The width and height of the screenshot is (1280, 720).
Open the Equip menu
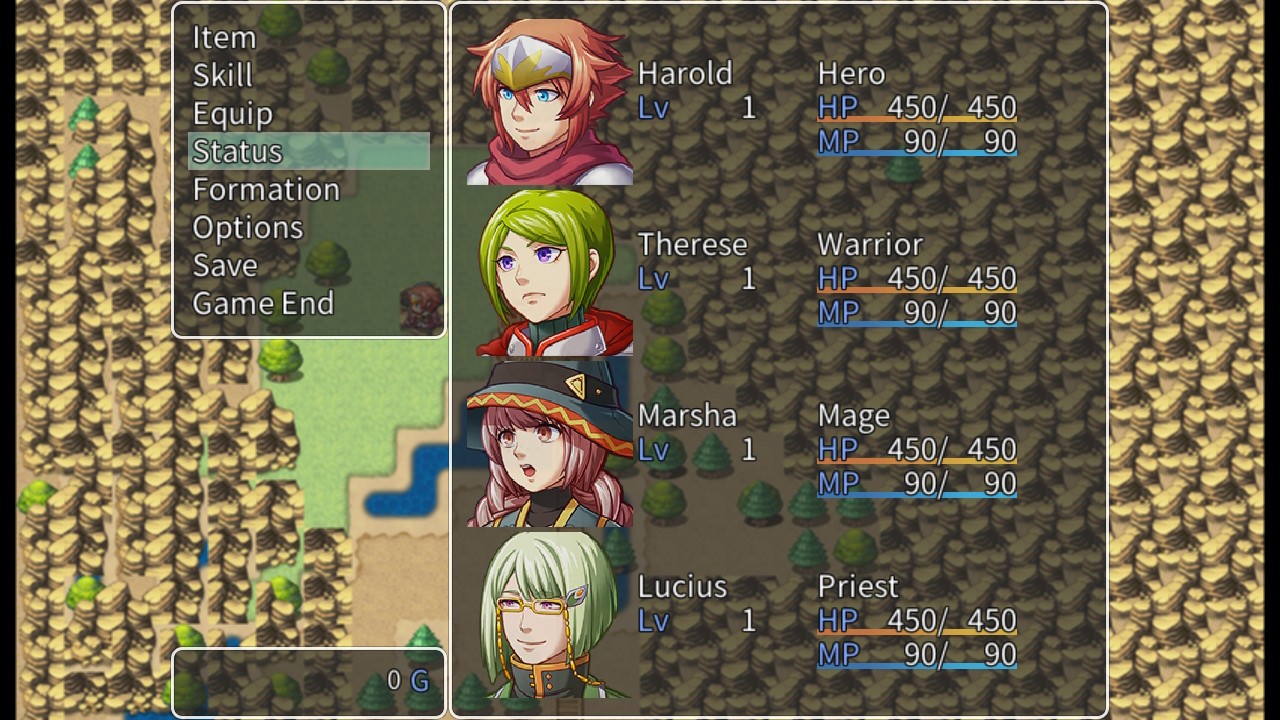coord(233,113)
